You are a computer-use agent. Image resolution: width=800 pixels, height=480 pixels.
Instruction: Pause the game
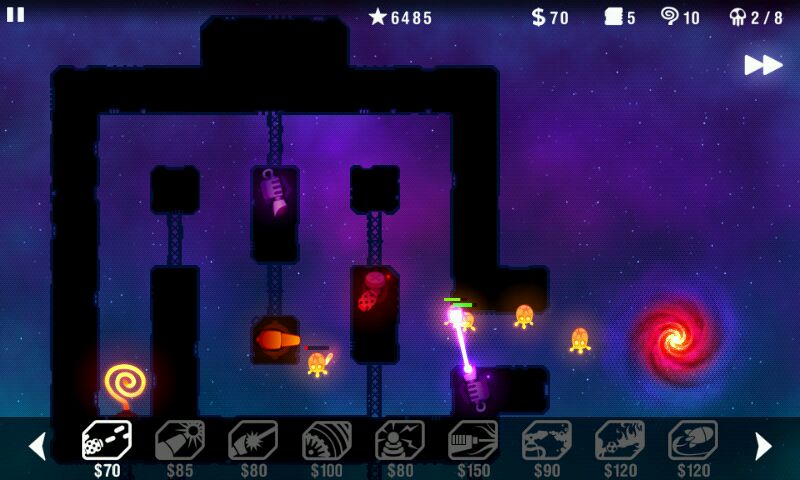point(16,14)
